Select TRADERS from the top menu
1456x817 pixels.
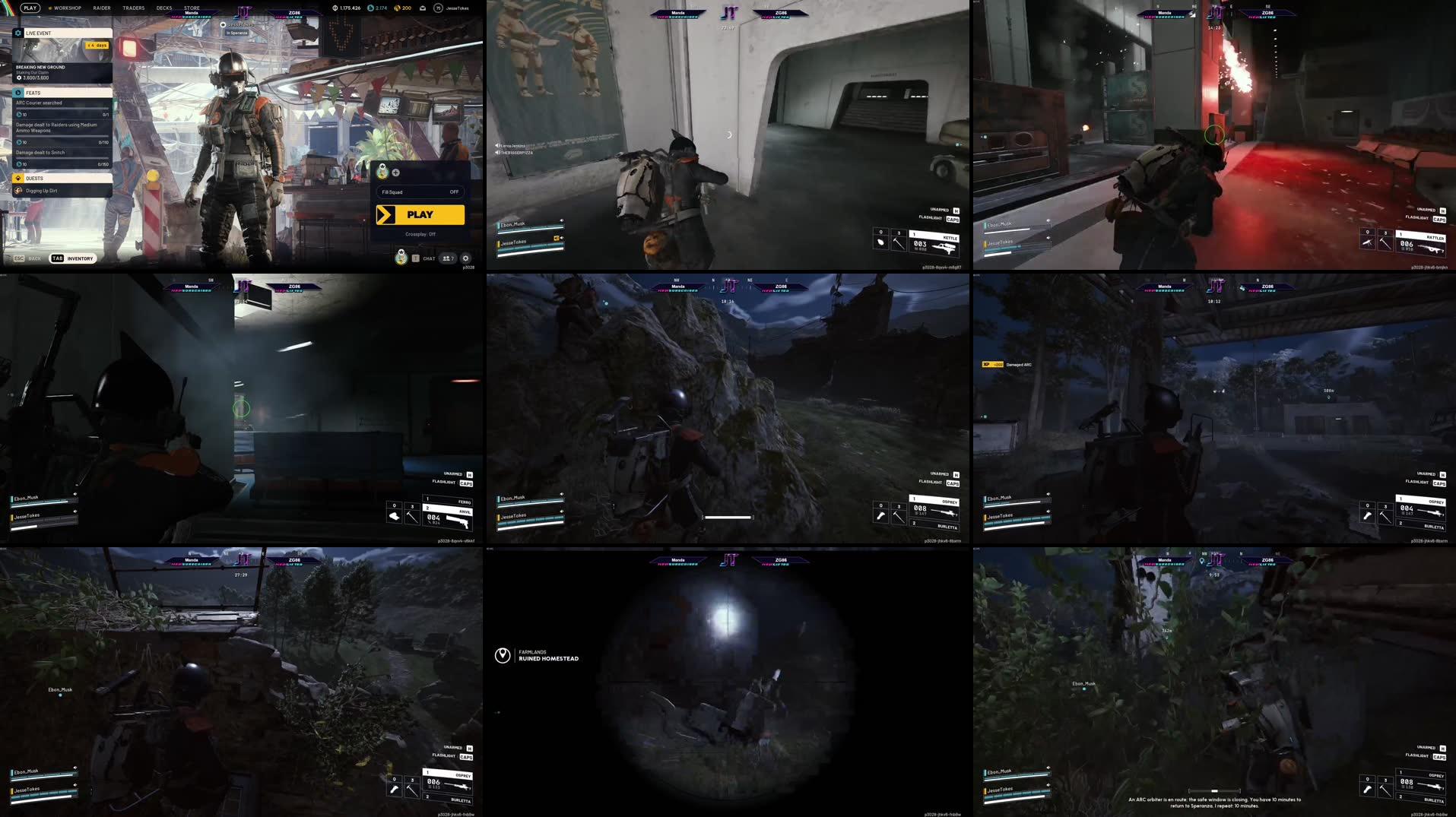(134, 8)
